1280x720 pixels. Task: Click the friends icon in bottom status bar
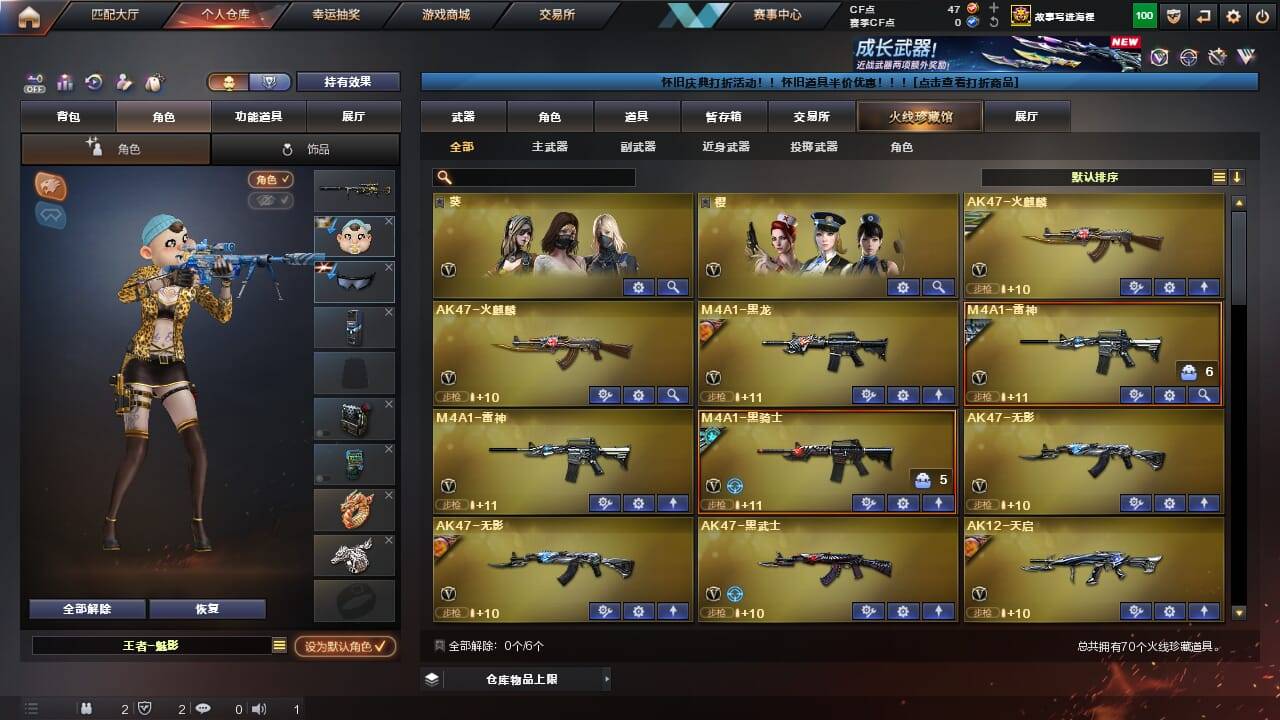[86, 709]
